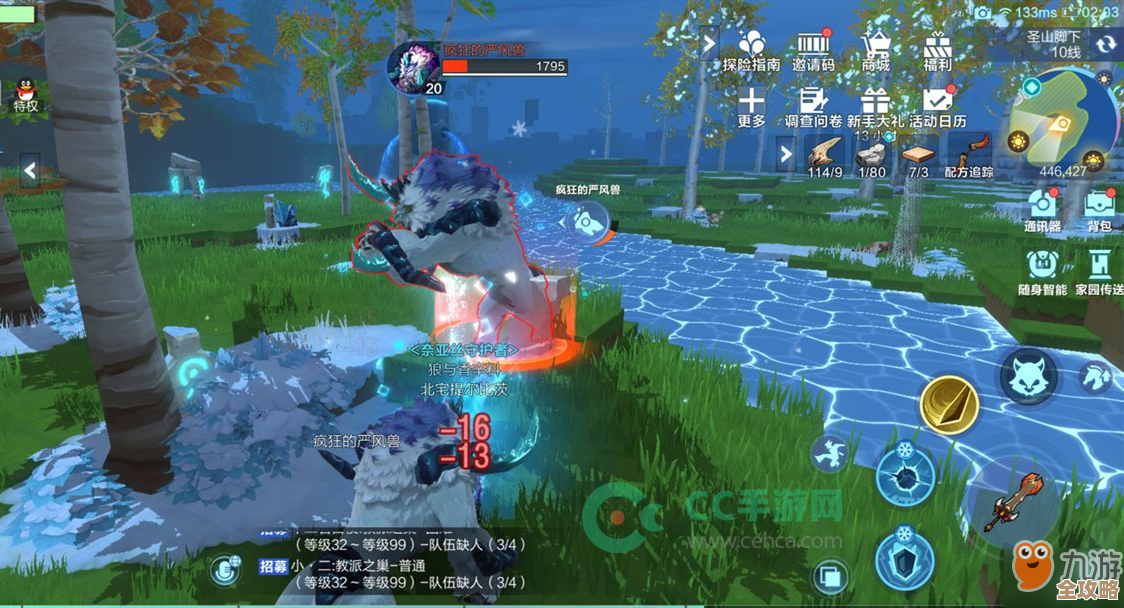Open the 调查问卷 survey
This screenshot has width=1124, height=608.
coord(813,106)
